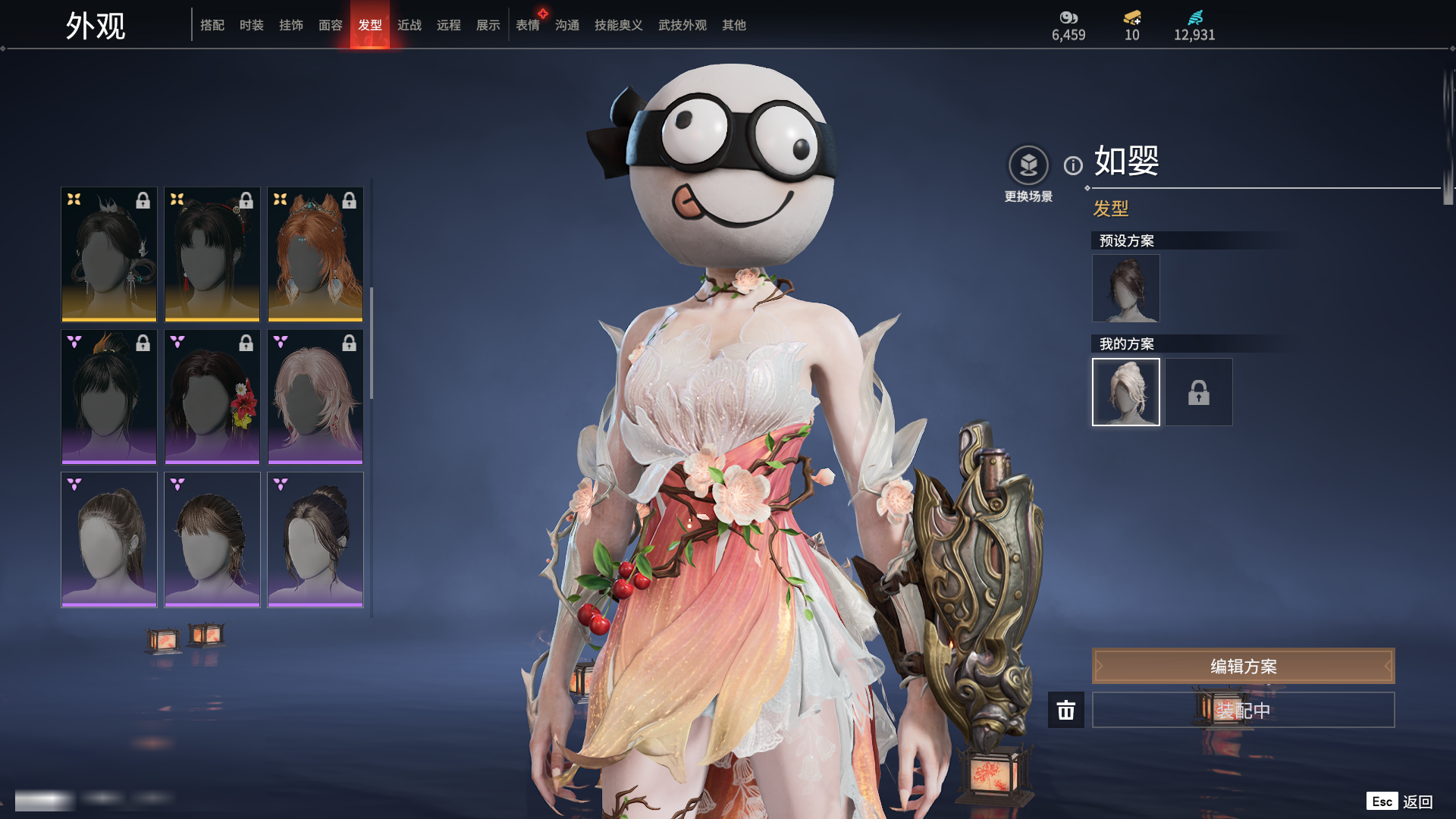Viewport: 1456px width, 819px height.
Task: Delete the scheme with the trash icon
Action: [x=1066, y=710]
